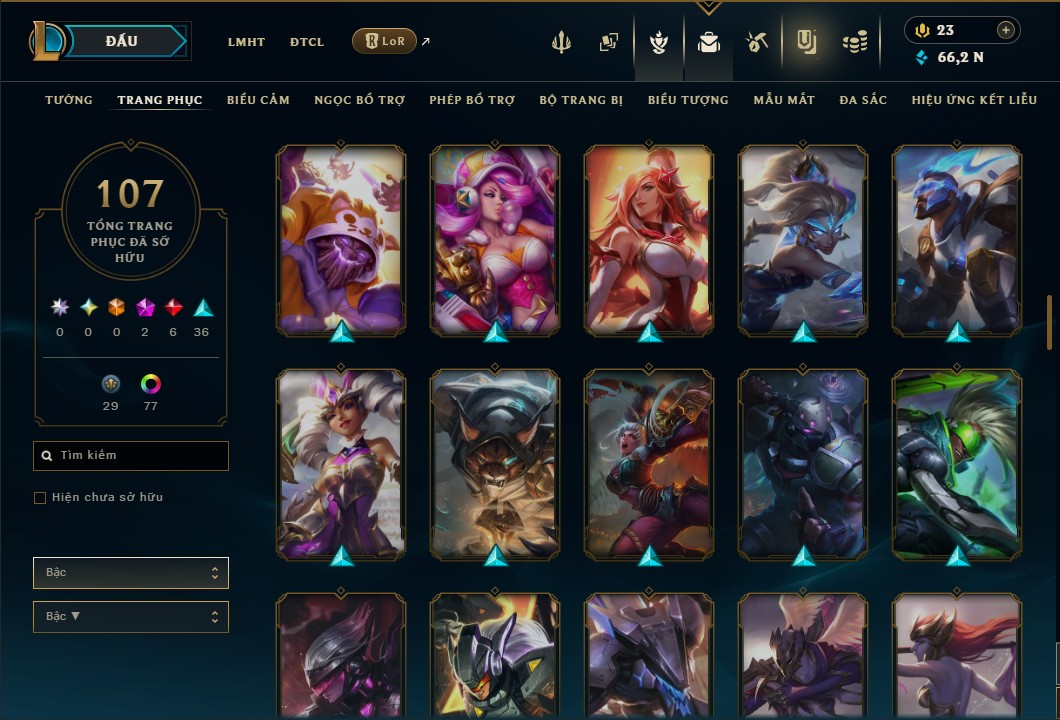
Task: Pick the orange panda hoodie skin card
Action: pyautogui.click(x=341, y=240)
